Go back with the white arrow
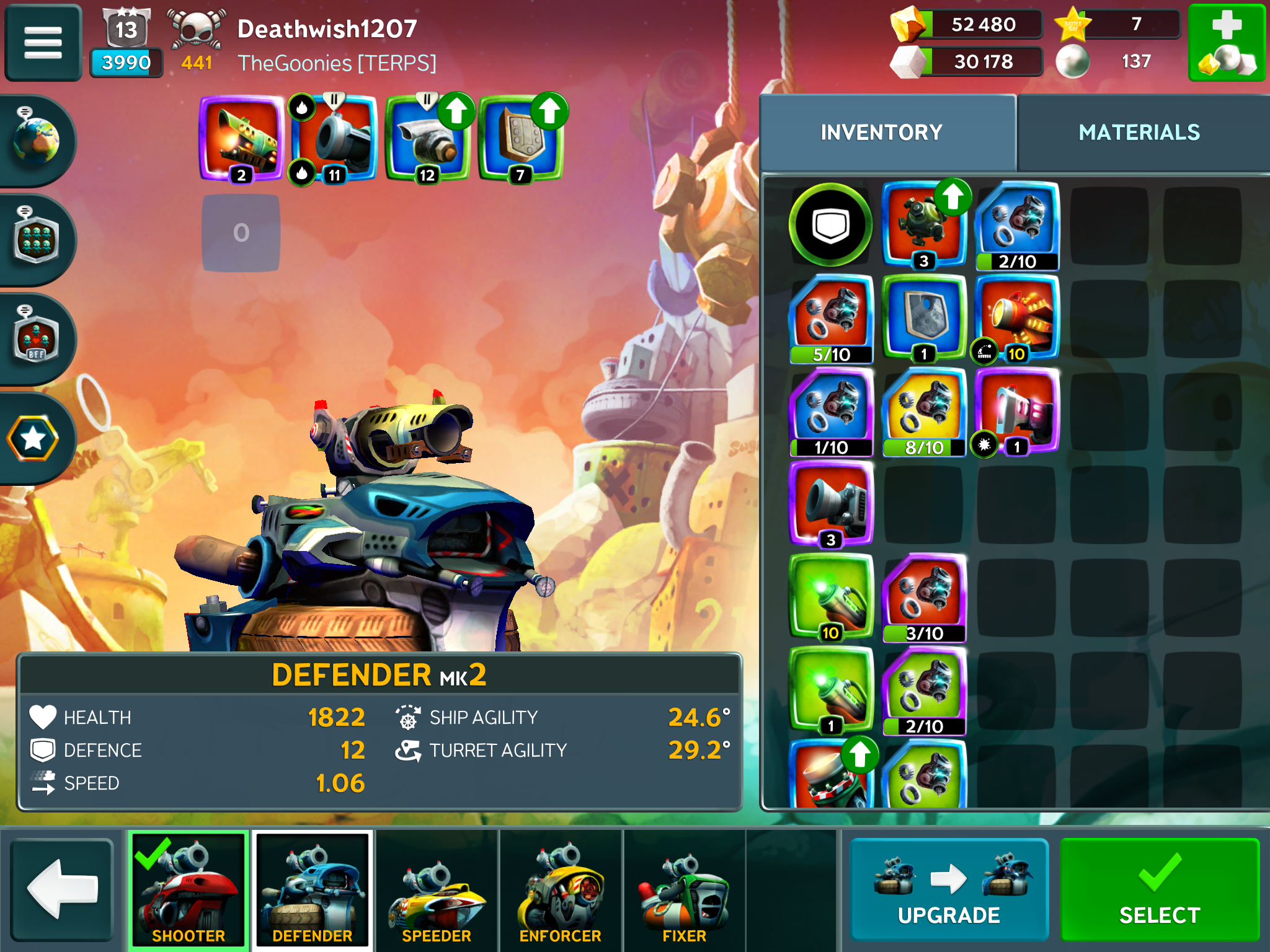1270x952 pixels. (62, 890)
